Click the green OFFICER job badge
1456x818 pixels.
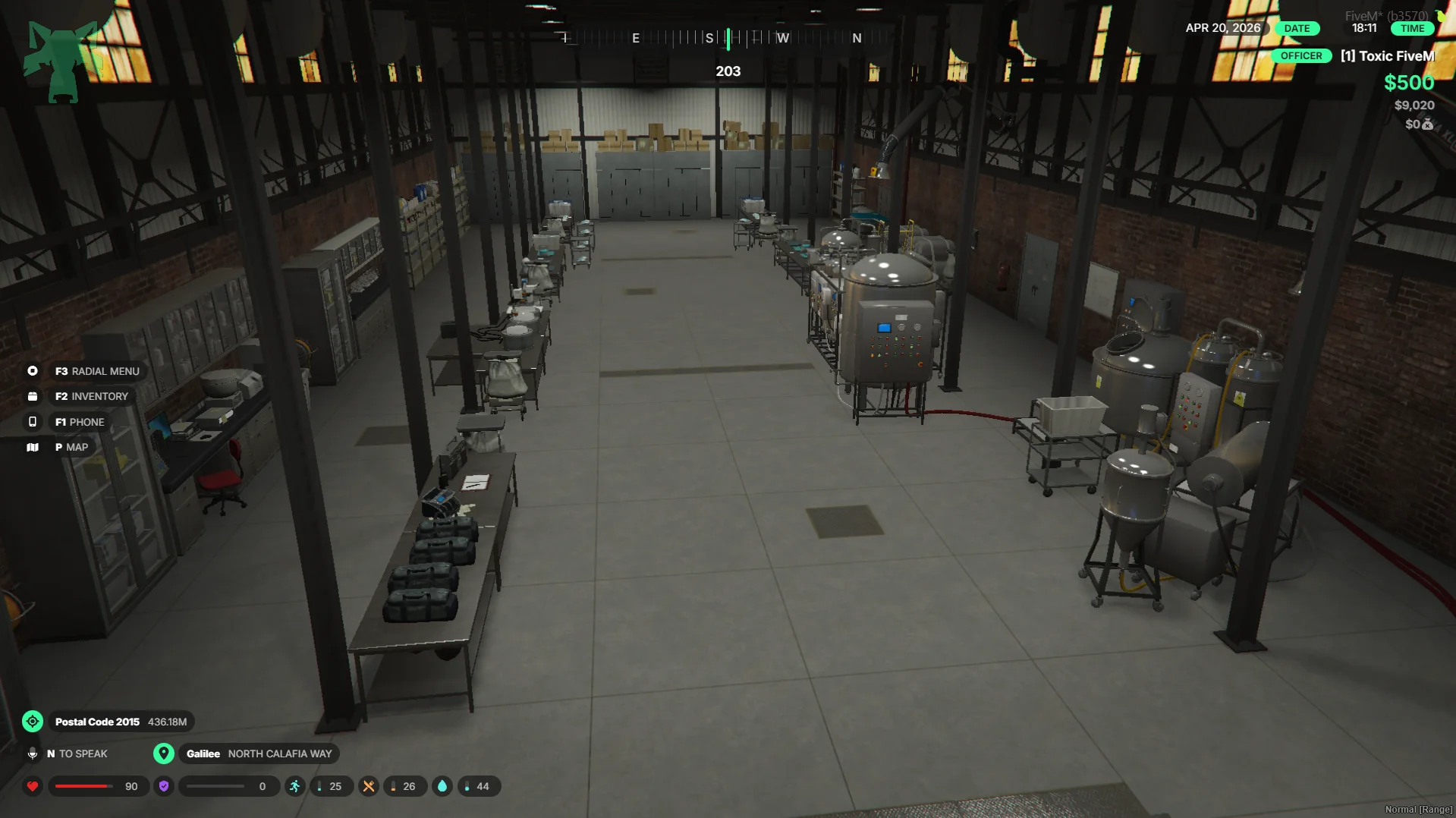(1300, 56)
